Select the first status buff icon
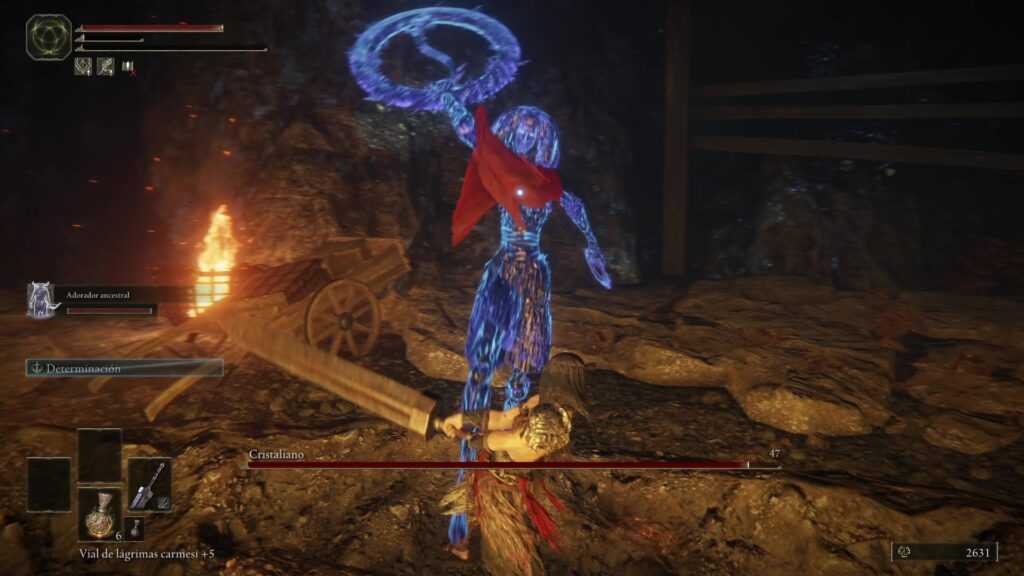The image size is (1024, 576). (83, 67)
